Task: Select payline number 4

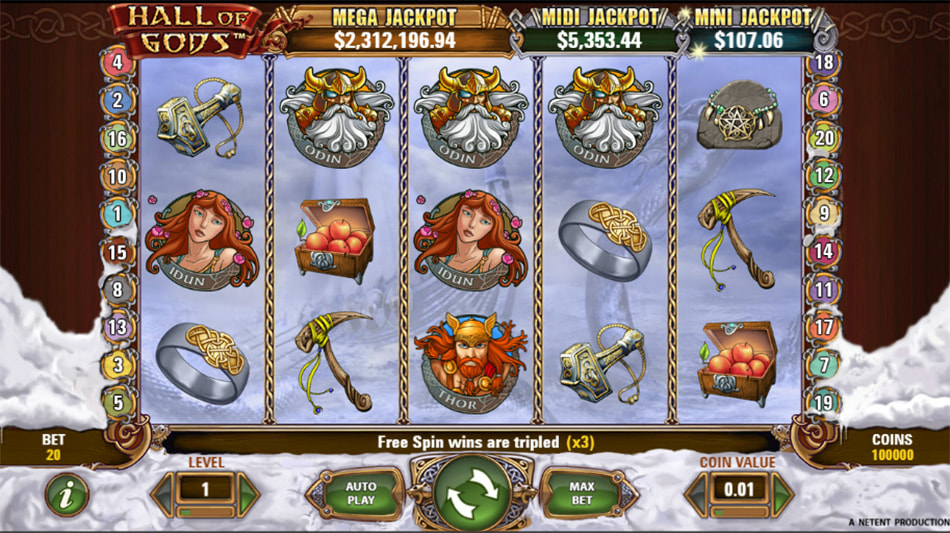Action: 118,62
